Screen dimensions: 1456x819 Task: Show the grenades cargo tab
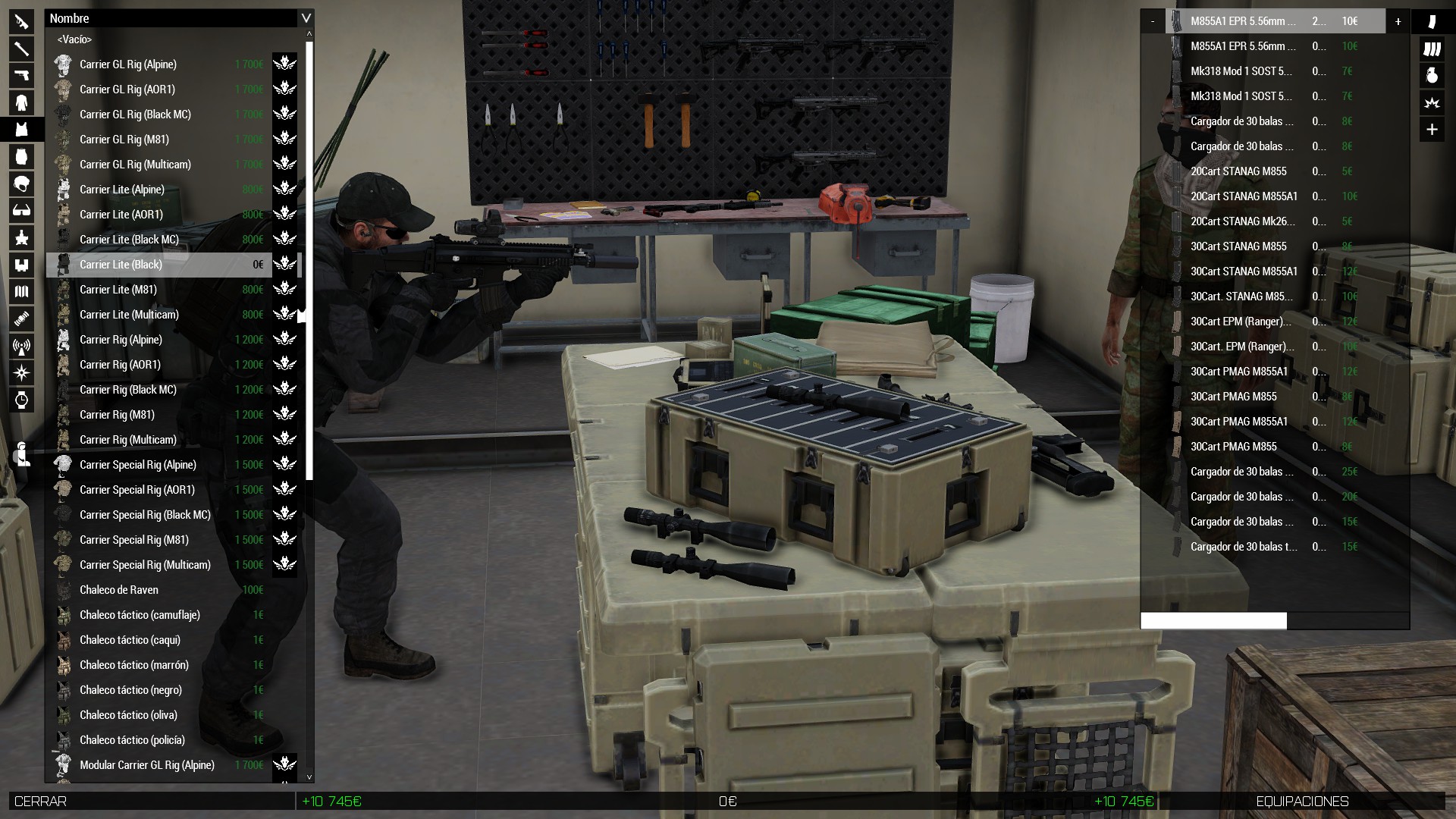pos(1432,75)
